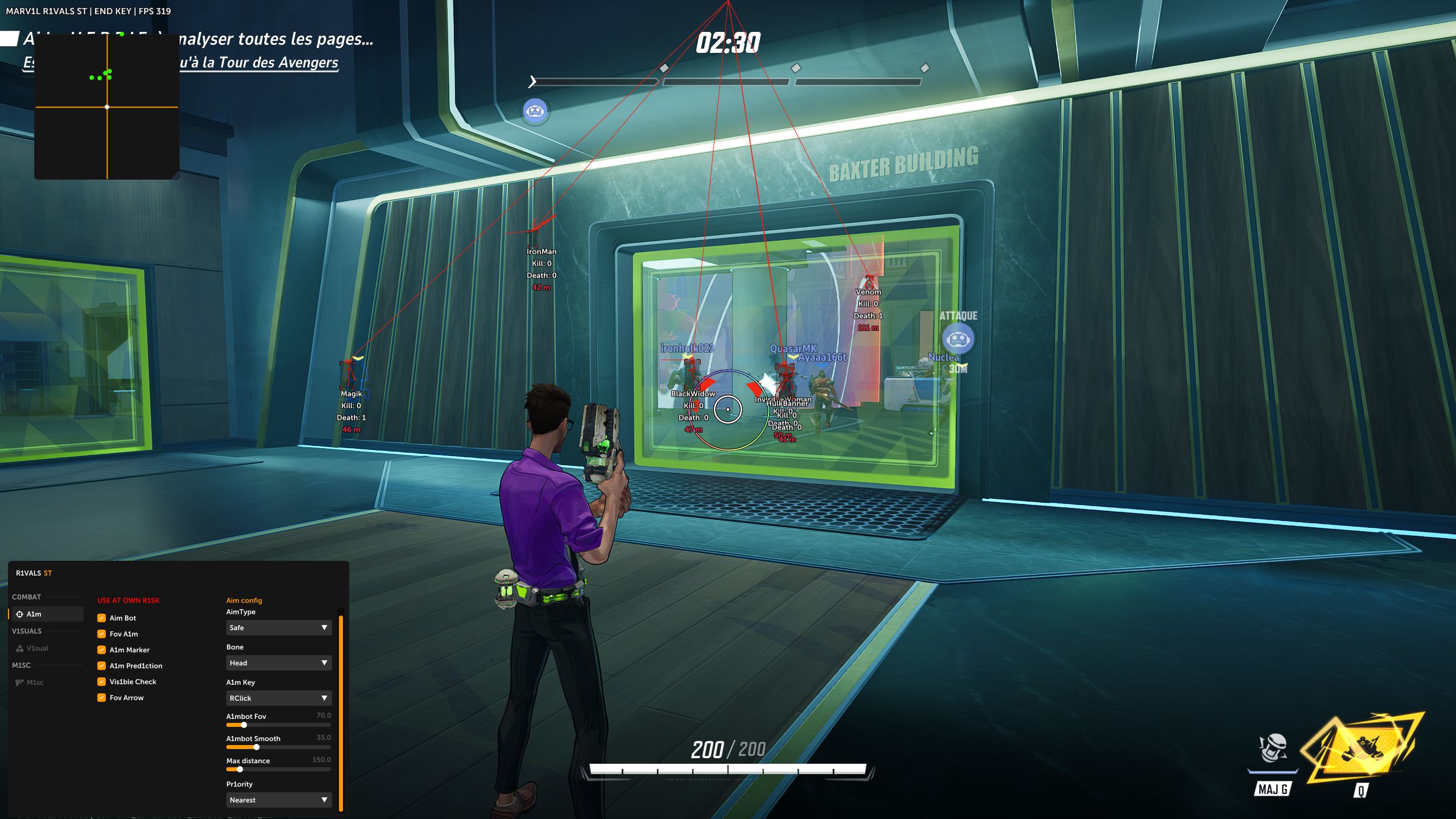
Task: Switch to the V1sual tab
Action: tap(37, 648)
